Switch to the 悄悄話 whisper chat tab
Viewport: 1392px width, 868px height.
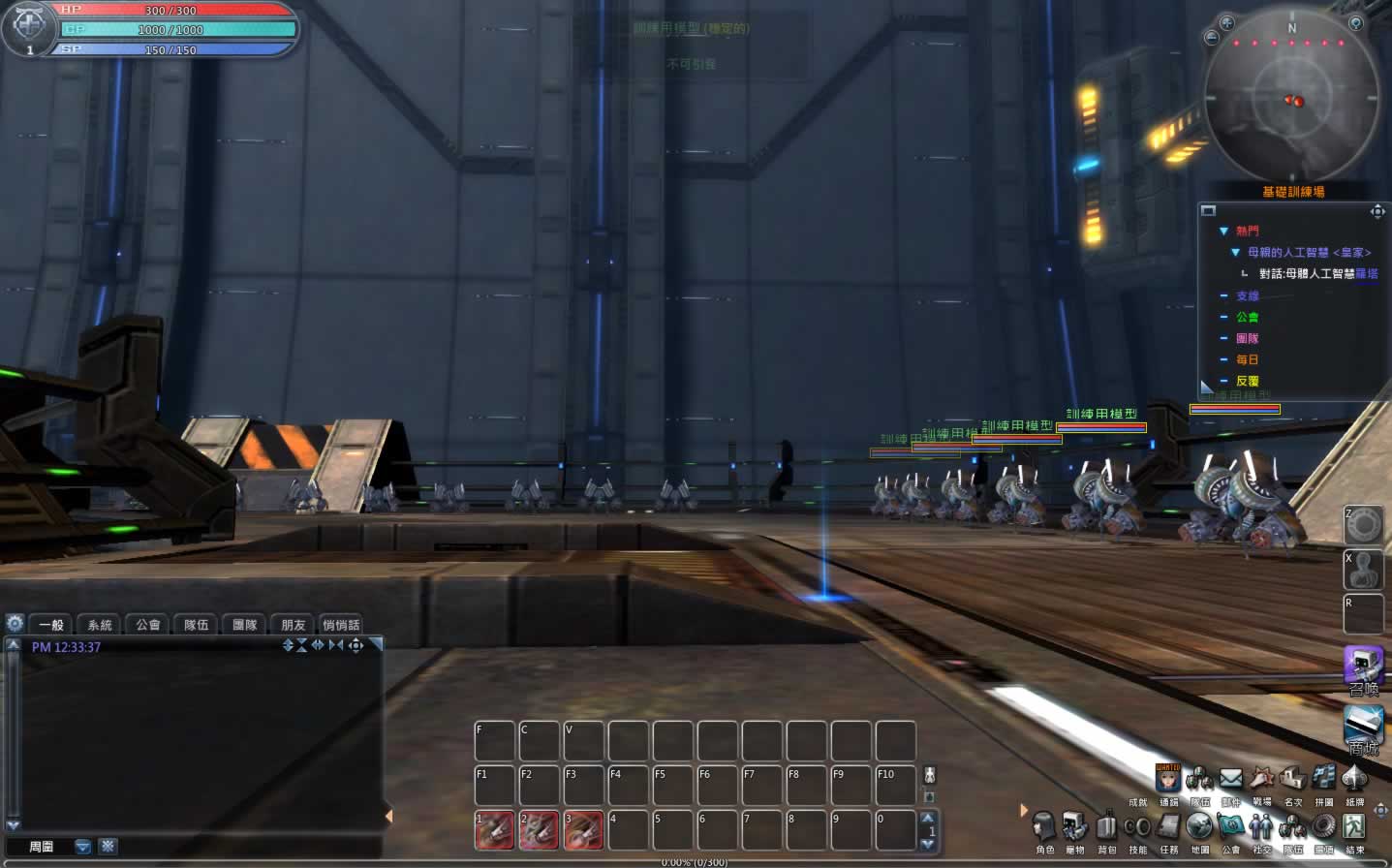tap(341, 625)
